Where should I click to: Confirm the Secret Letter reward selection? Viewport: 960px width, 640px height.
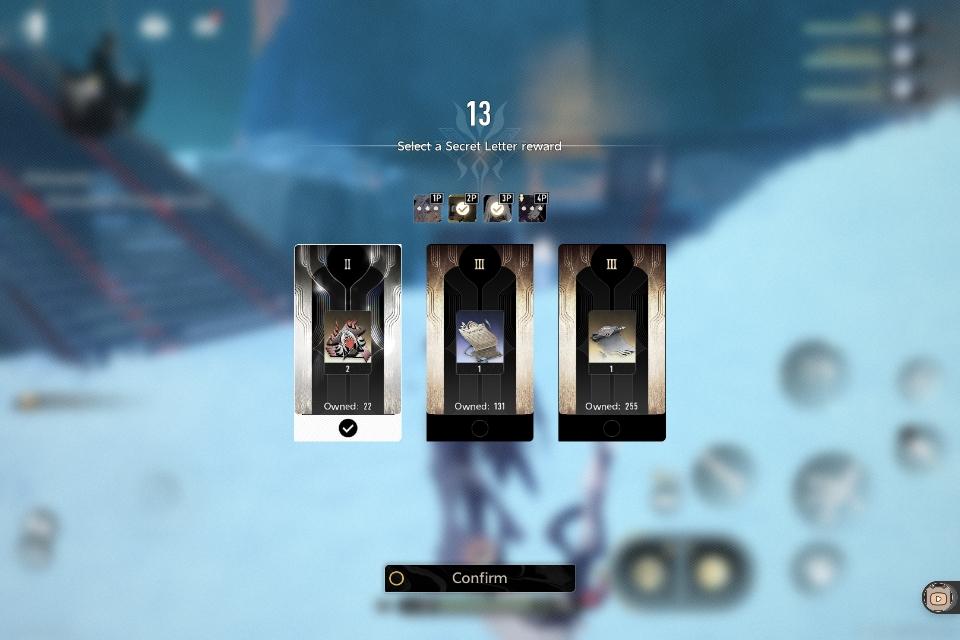480,578
